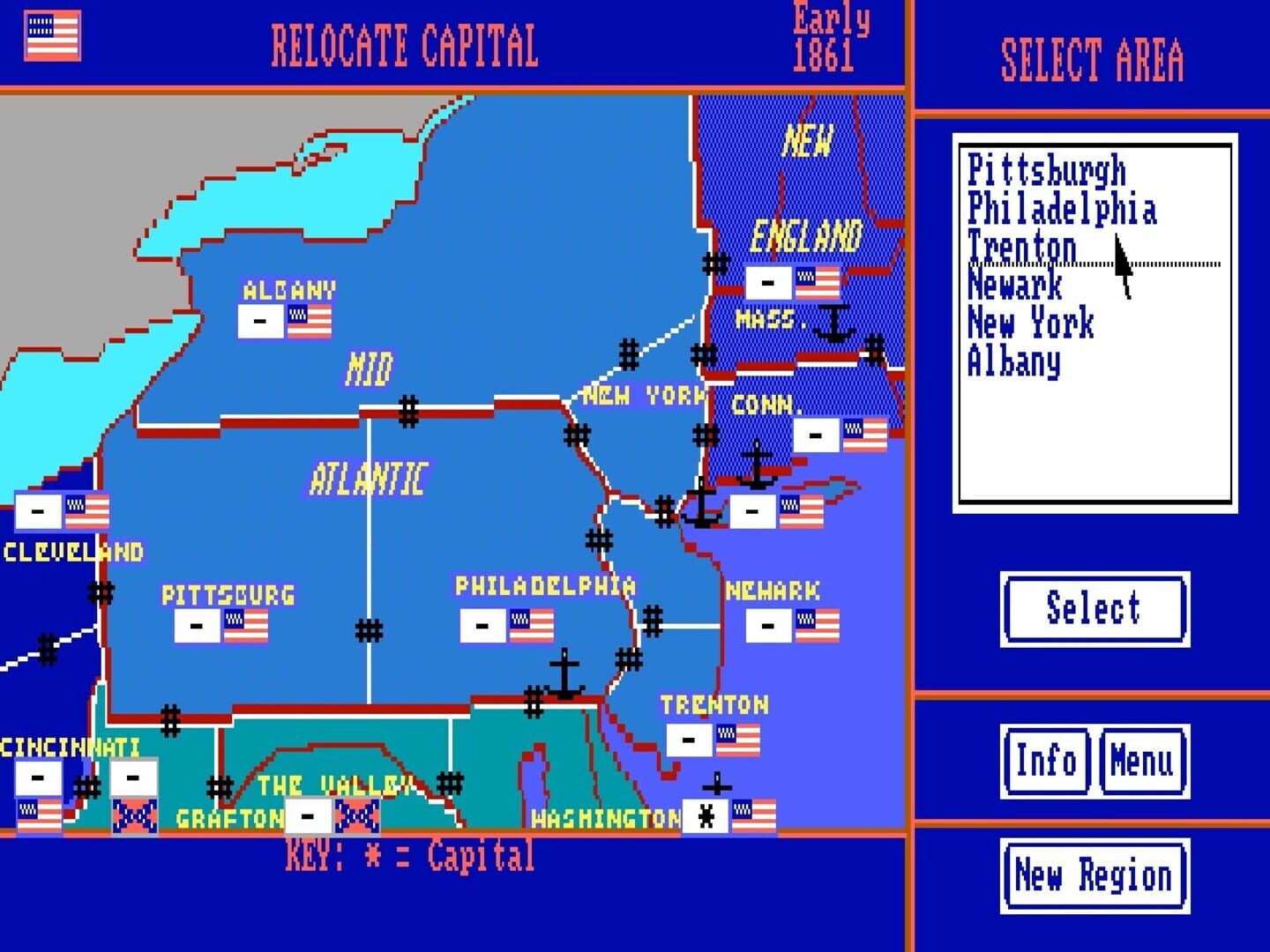Open the Menu

point(1141,762)
